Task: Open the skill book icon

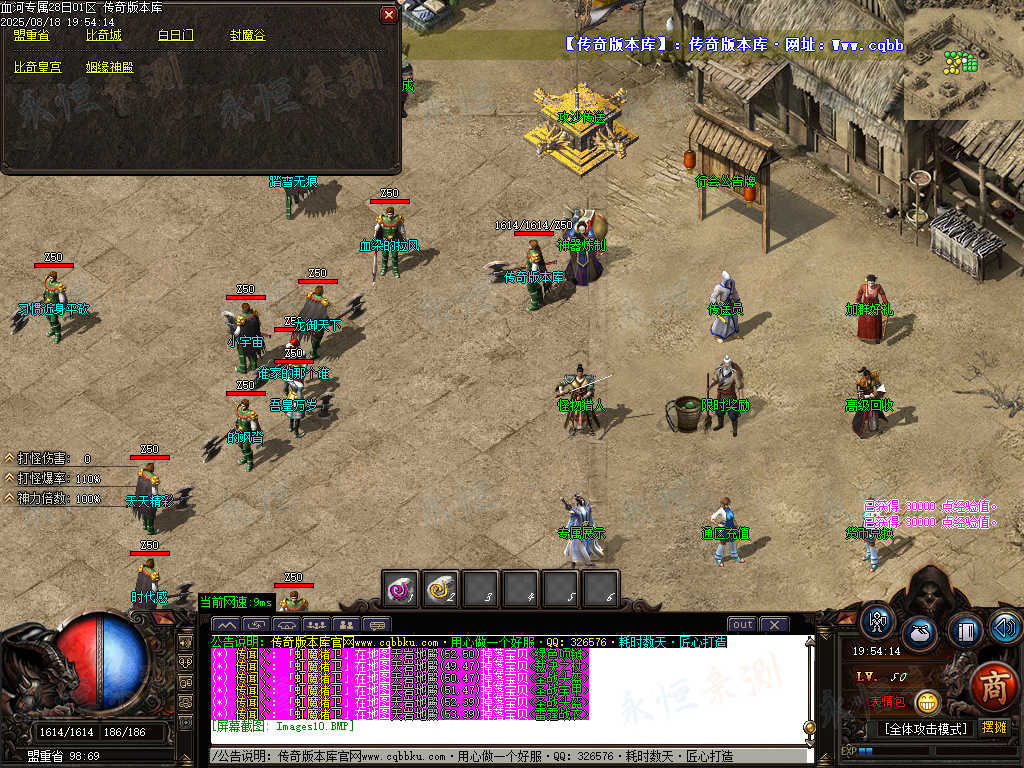Action: coord(964,630)
